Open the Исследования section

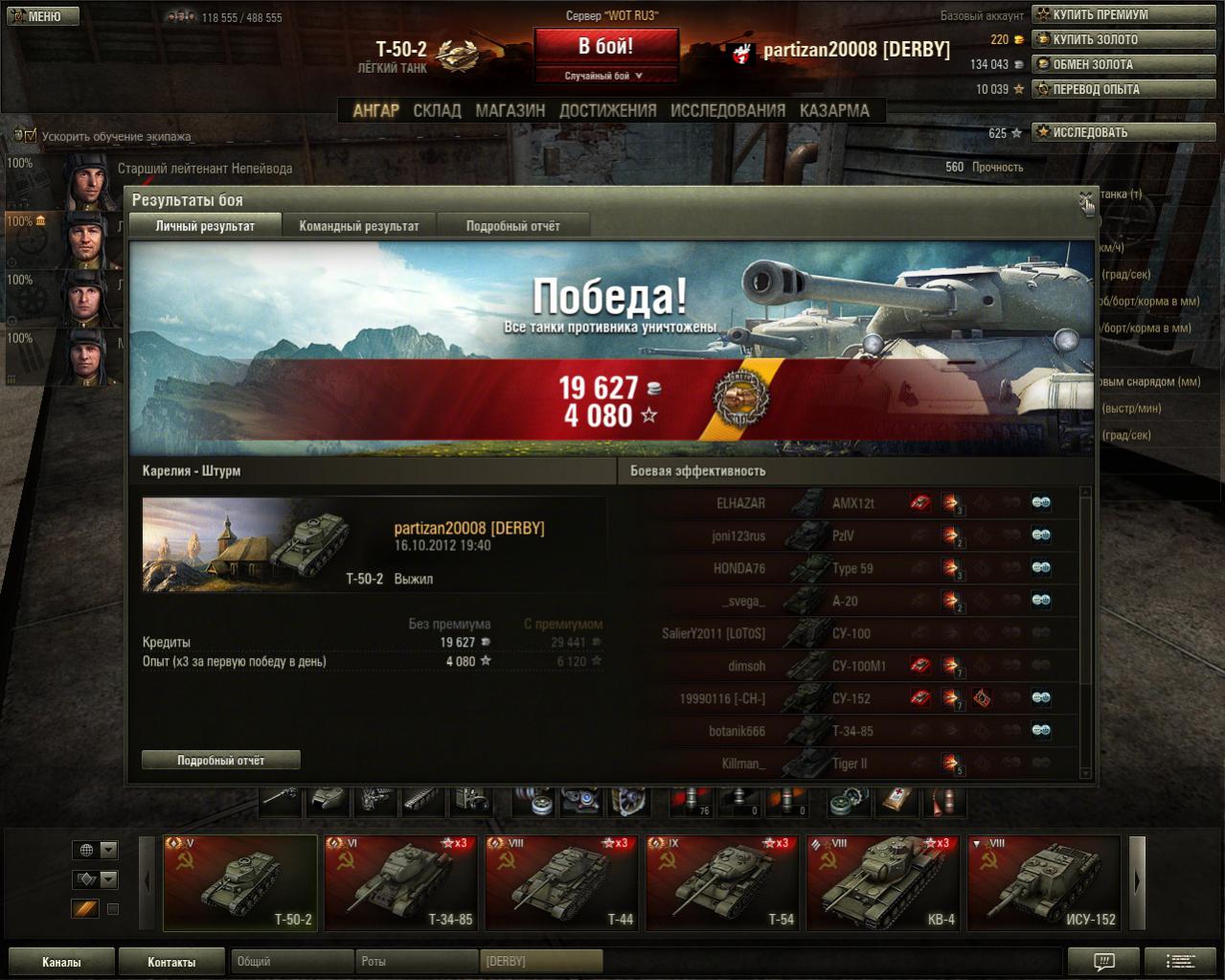point(727,110)
